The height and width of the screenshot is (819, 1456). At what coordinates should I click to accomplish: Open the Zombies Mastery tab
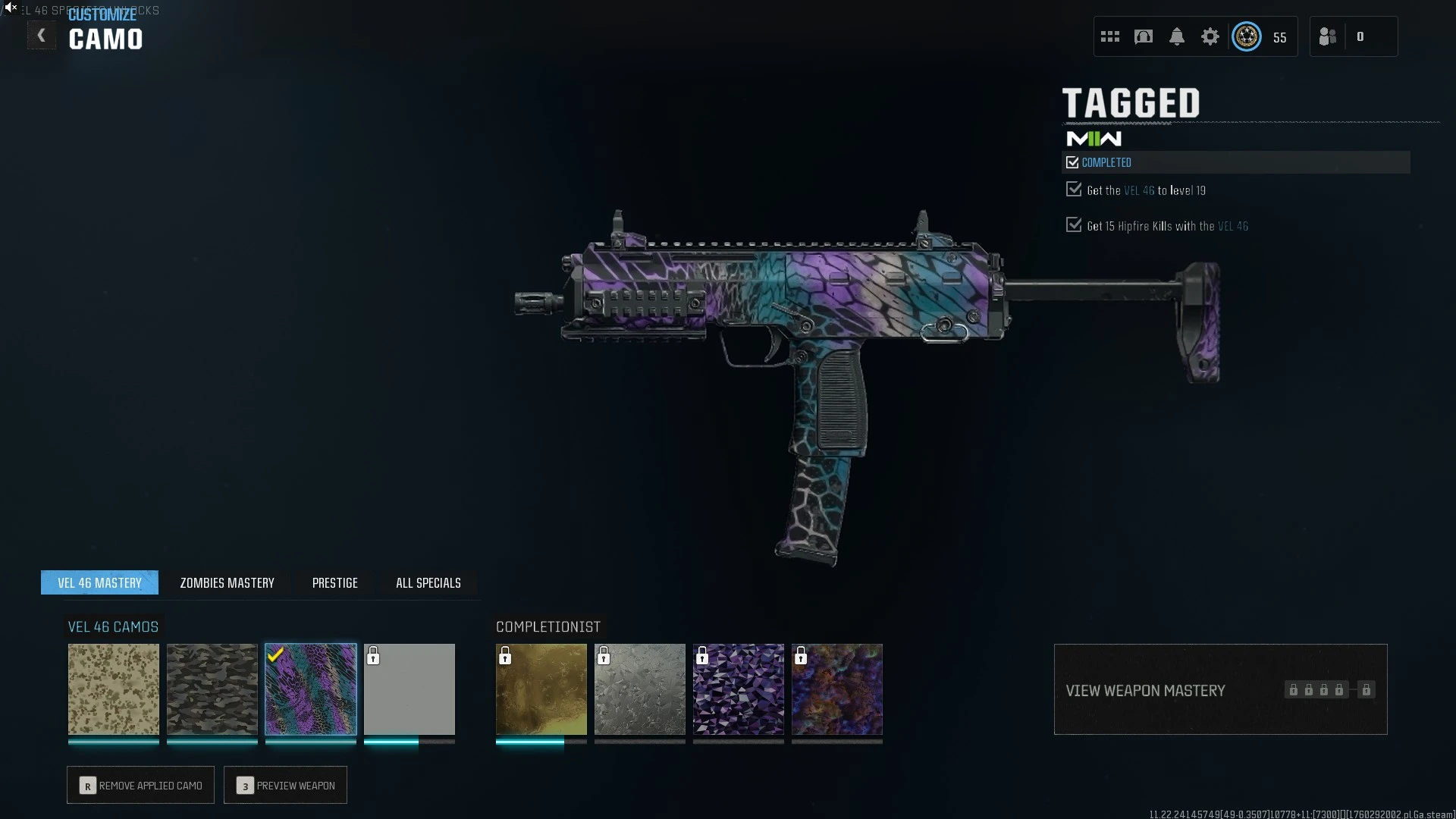coord(227,582)
